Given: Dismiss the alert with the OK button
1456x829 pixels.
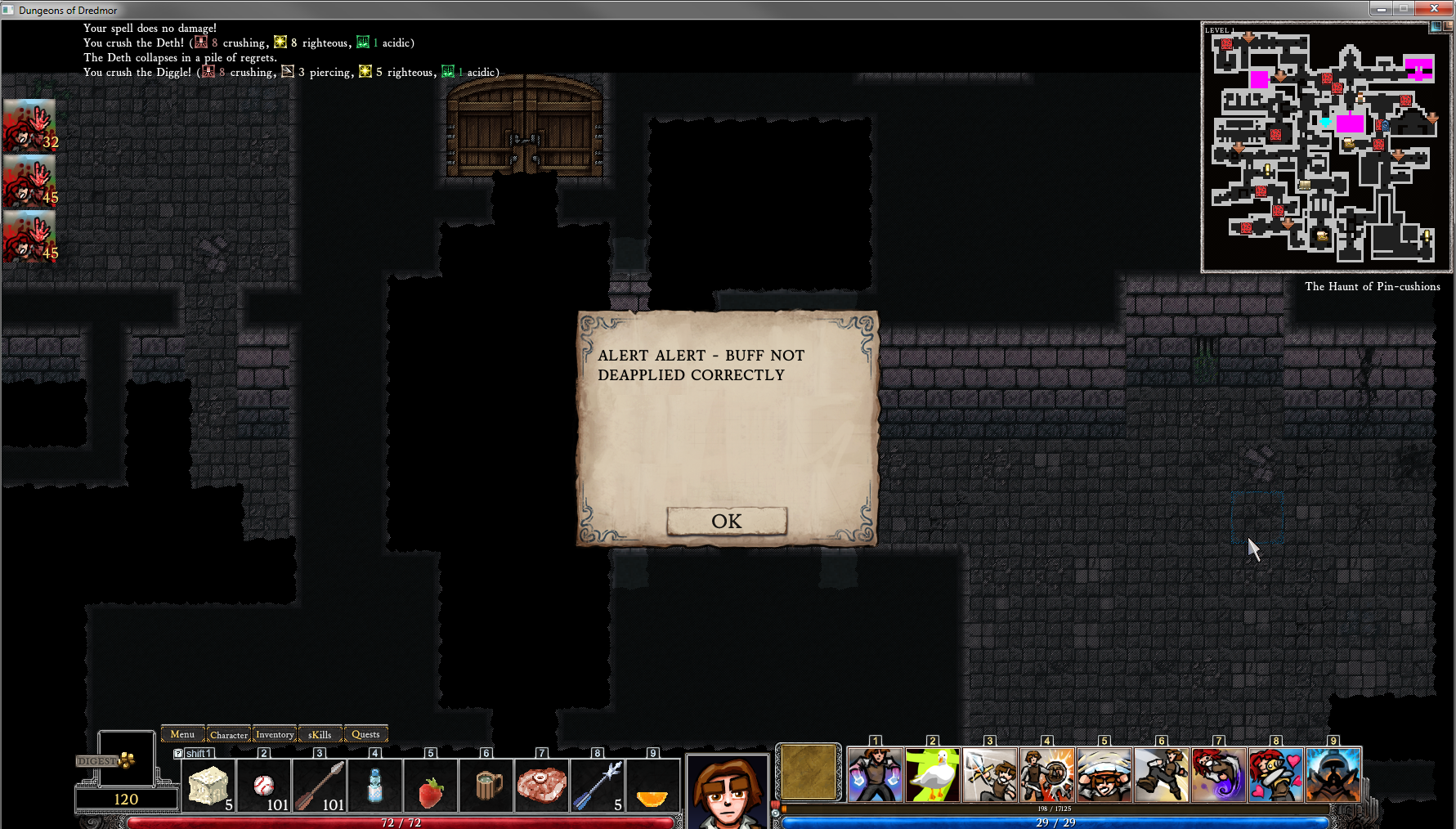Looking at the screenshot, I should coord(727,522).
